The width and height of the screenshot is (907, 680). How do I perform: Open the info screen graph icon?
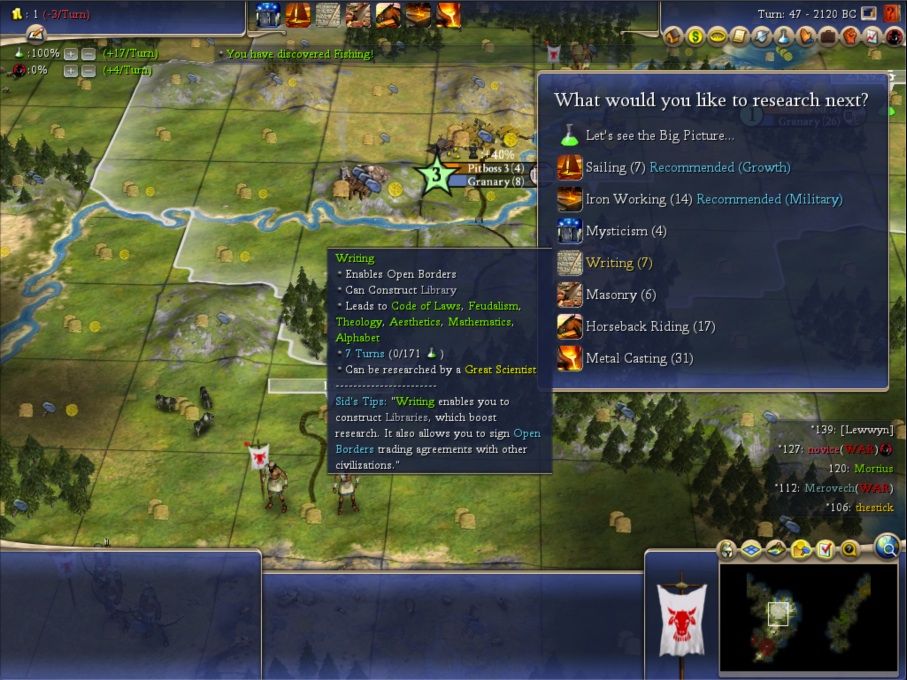pos(871,37)
